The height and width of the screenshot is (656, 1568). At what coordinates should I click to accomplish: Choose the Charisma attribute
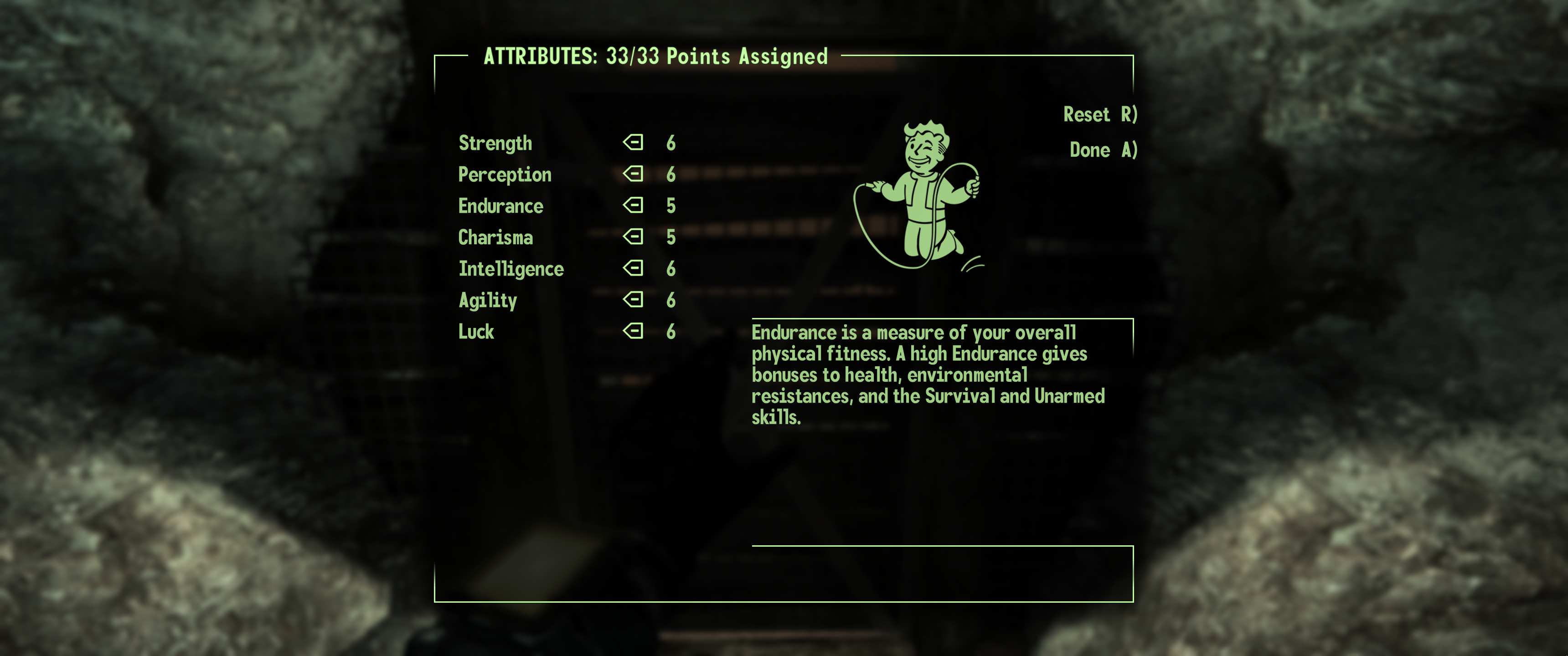(495, 237)
